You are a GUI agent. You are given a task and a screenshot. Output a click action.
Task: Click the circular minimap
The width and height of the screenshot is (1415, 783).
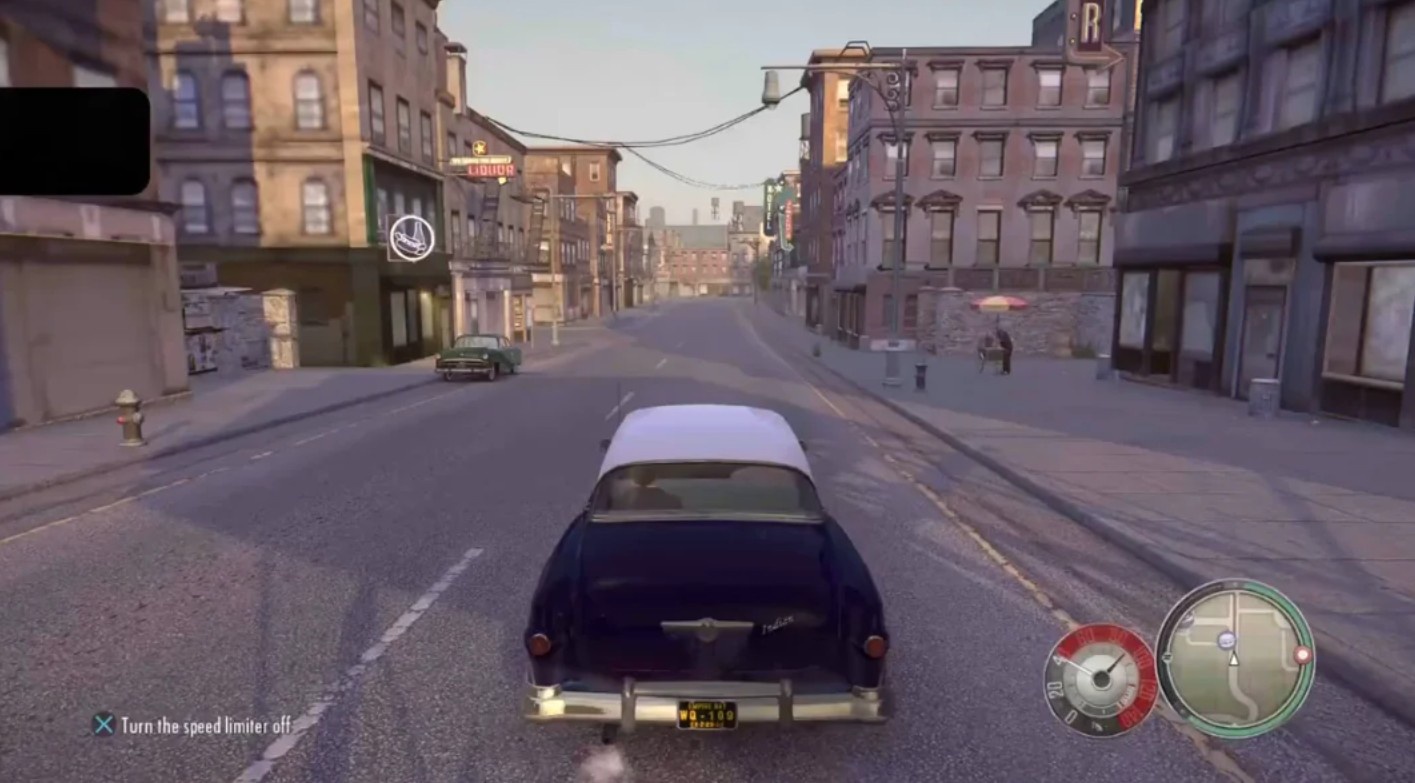point(1235,659)
